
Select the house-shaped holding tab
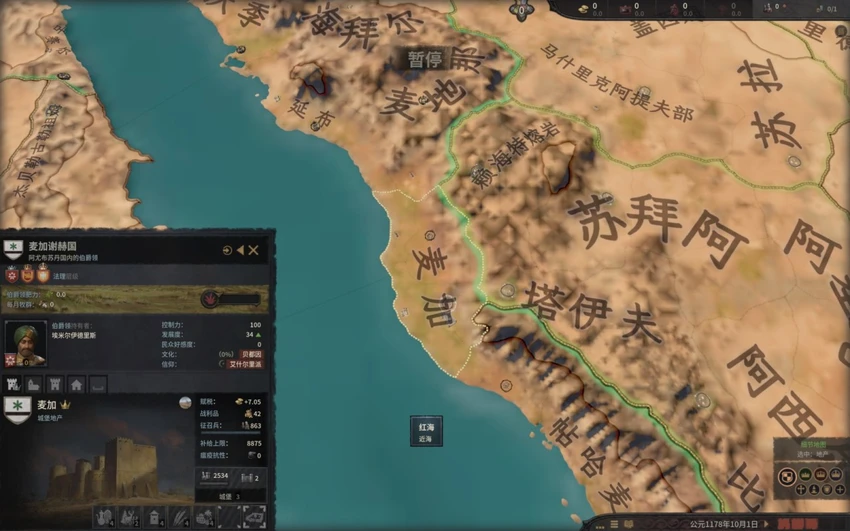(x=76, y=384)
